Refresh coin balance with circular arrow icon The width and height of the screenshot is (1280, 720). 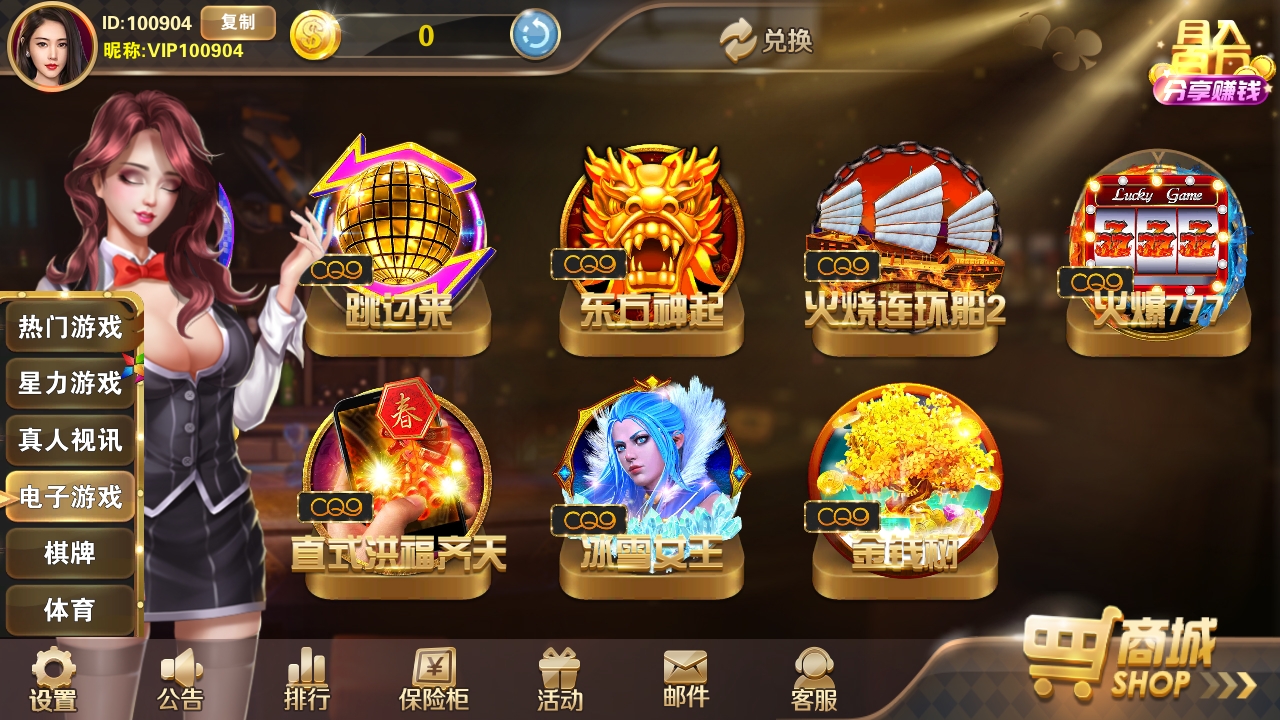(536, 34)
